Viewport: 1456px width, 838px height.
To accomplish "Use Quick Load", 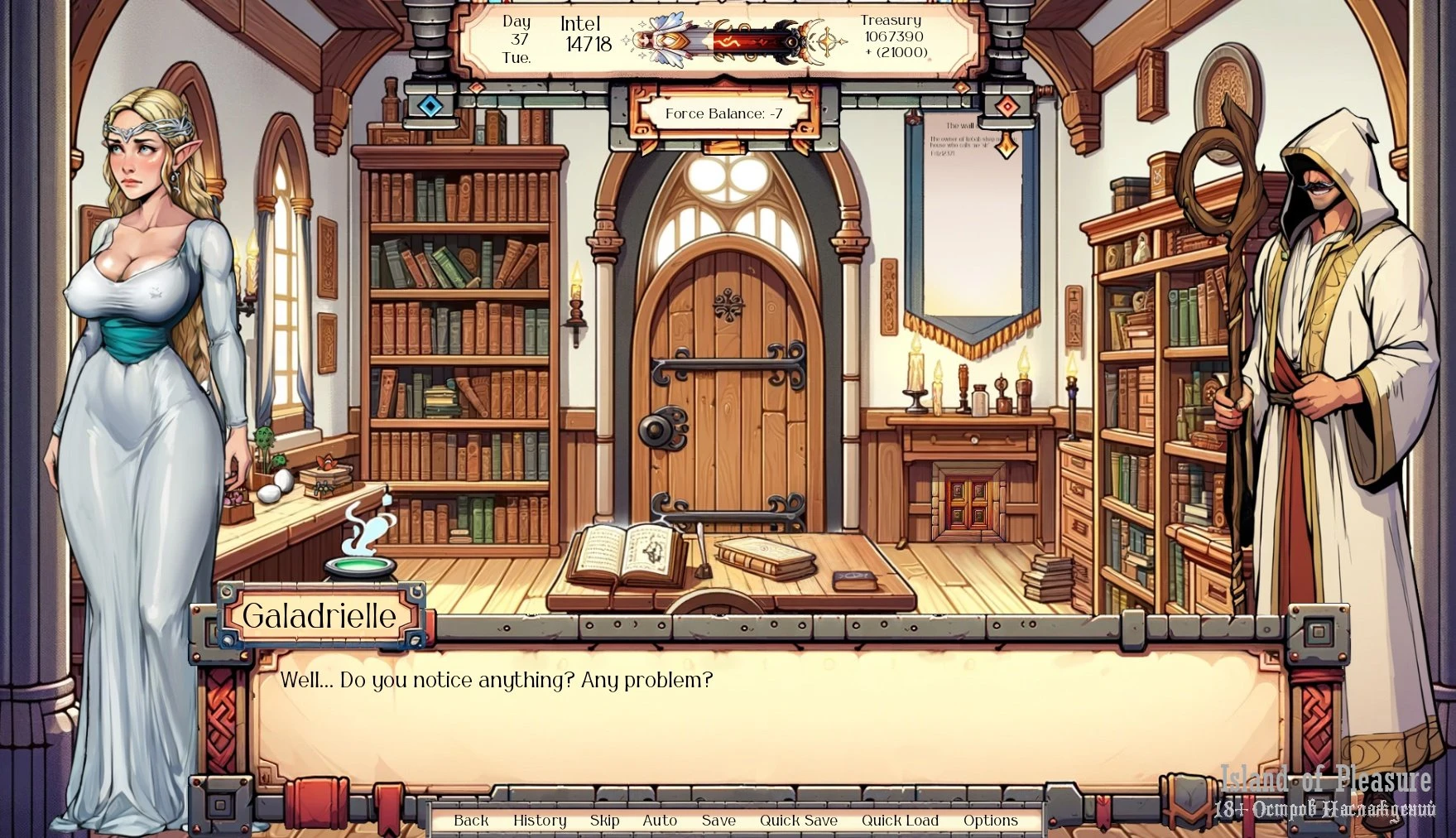I will point(900,820).
